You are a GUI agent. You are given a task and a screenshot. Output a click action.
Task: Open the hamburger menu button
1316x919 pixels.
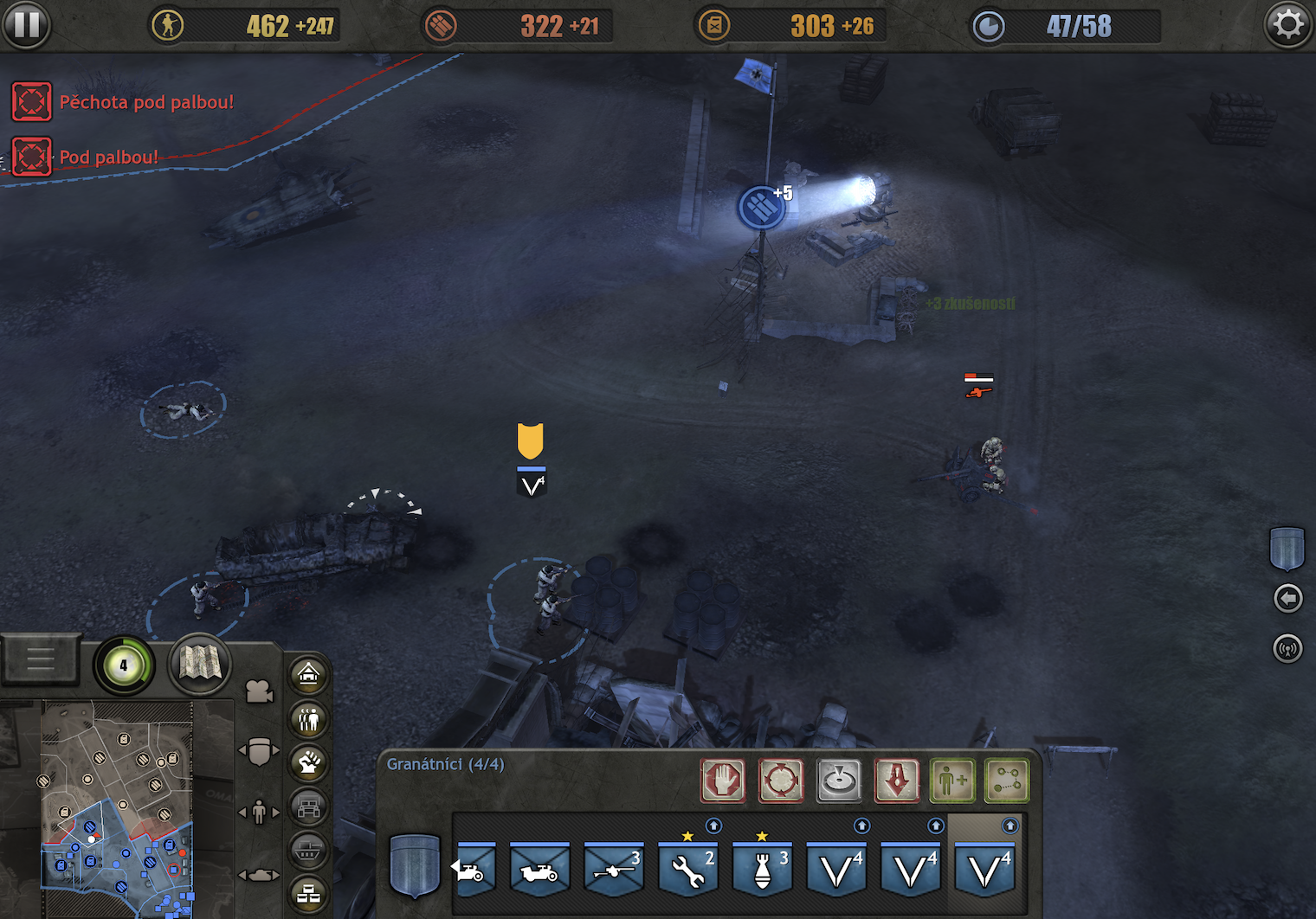[x=41, y=661]
